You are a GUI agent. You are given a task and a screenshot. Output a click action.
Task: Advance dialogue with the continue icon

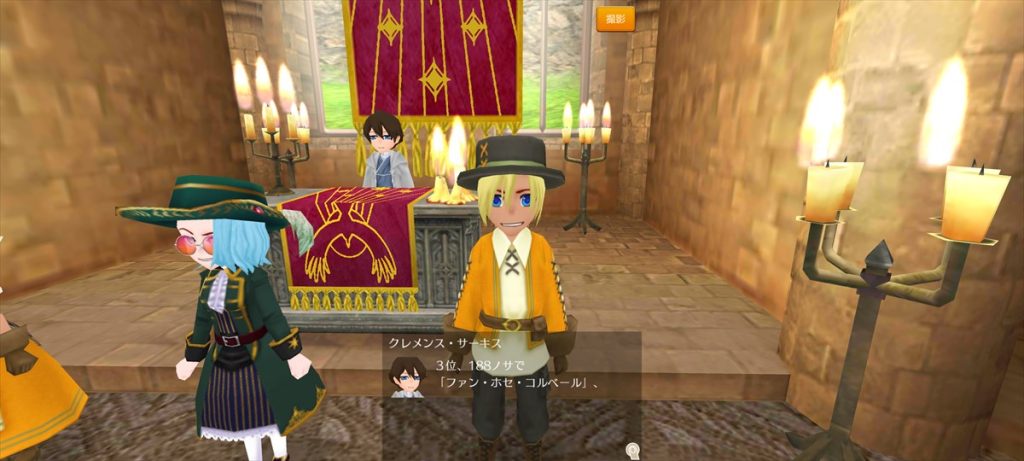click(x=631, y=450)
